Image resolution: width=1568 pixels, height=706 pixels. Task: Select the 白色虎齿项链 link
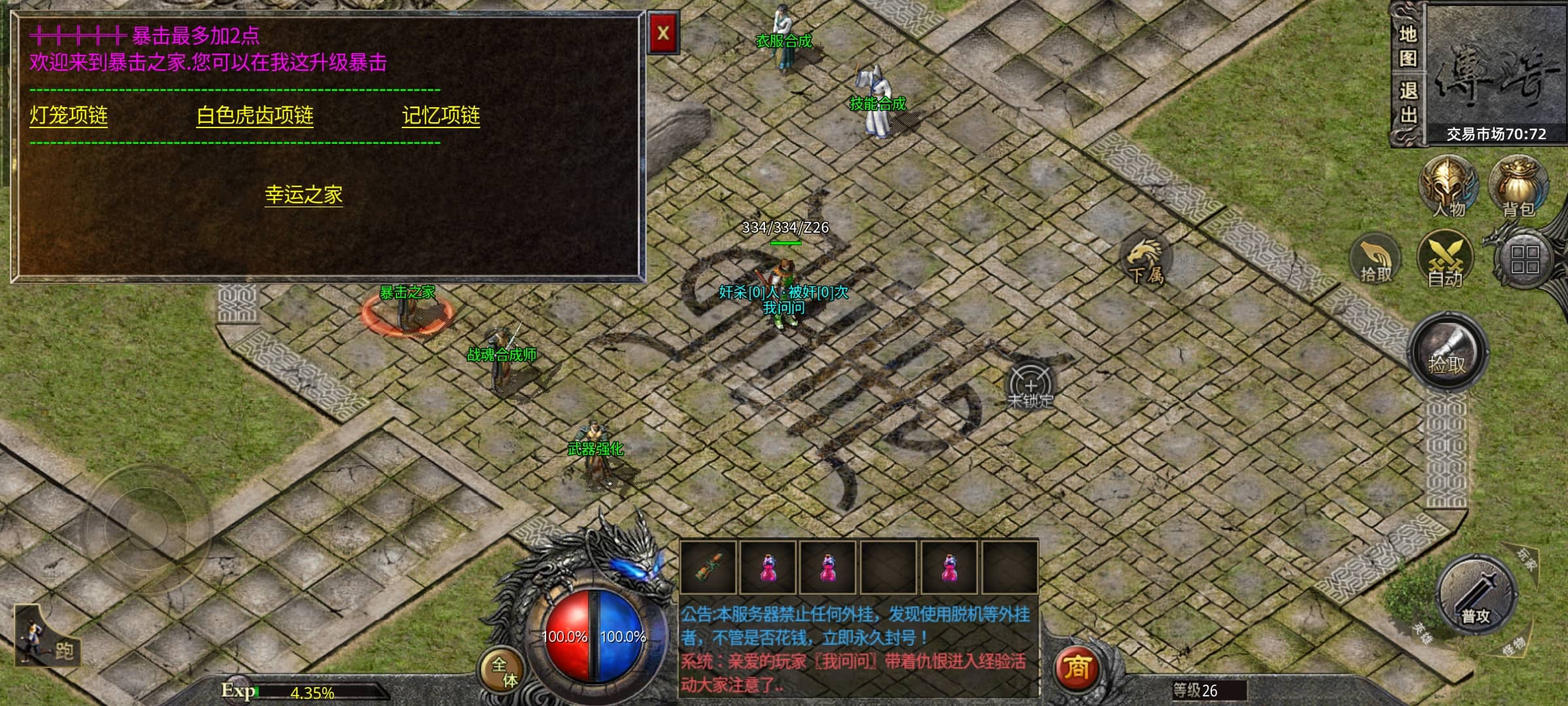point(255,116)
